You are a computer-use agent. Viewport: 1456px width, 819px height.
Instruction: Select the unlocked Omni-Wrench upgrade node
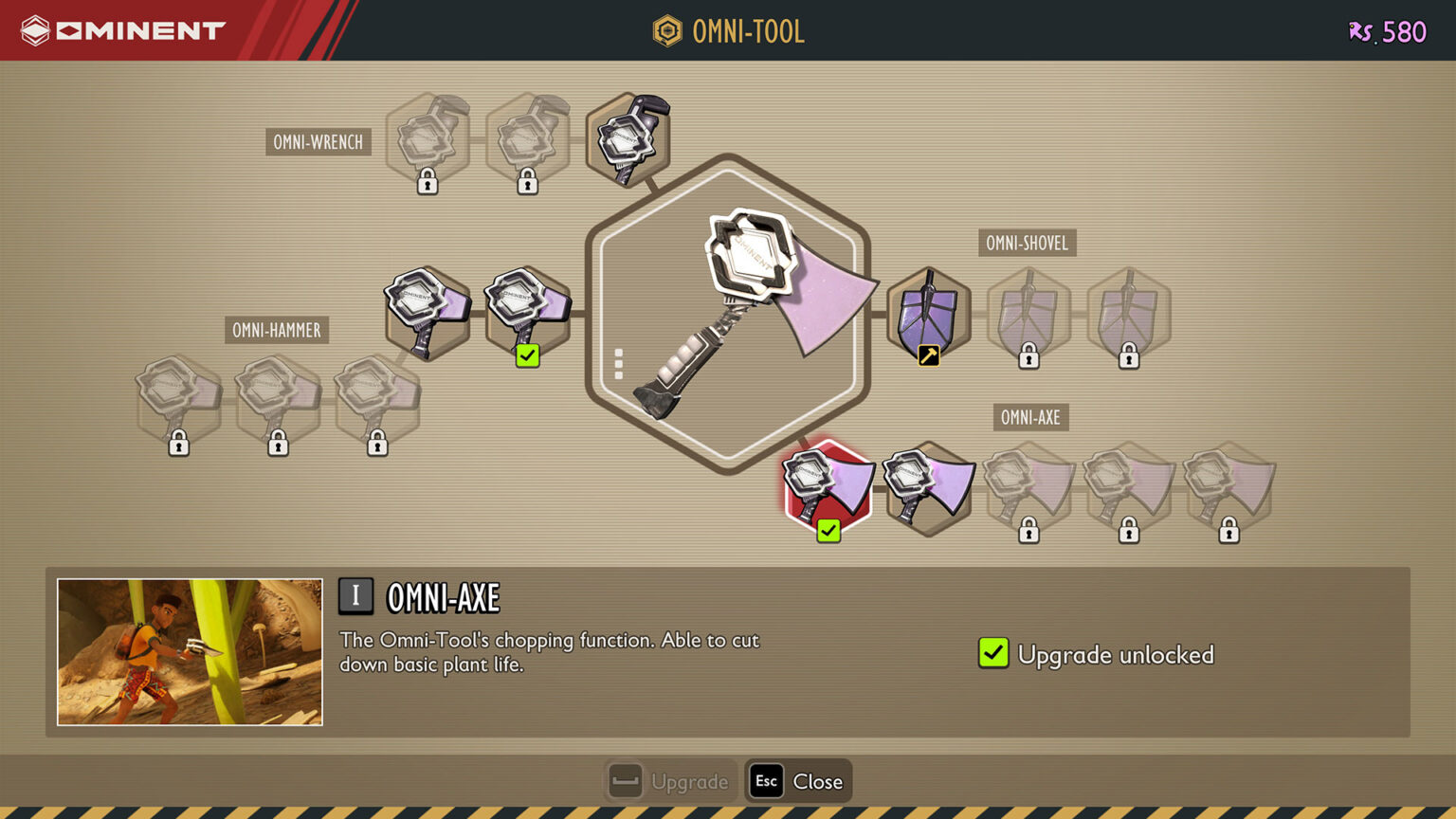(628, 139)
